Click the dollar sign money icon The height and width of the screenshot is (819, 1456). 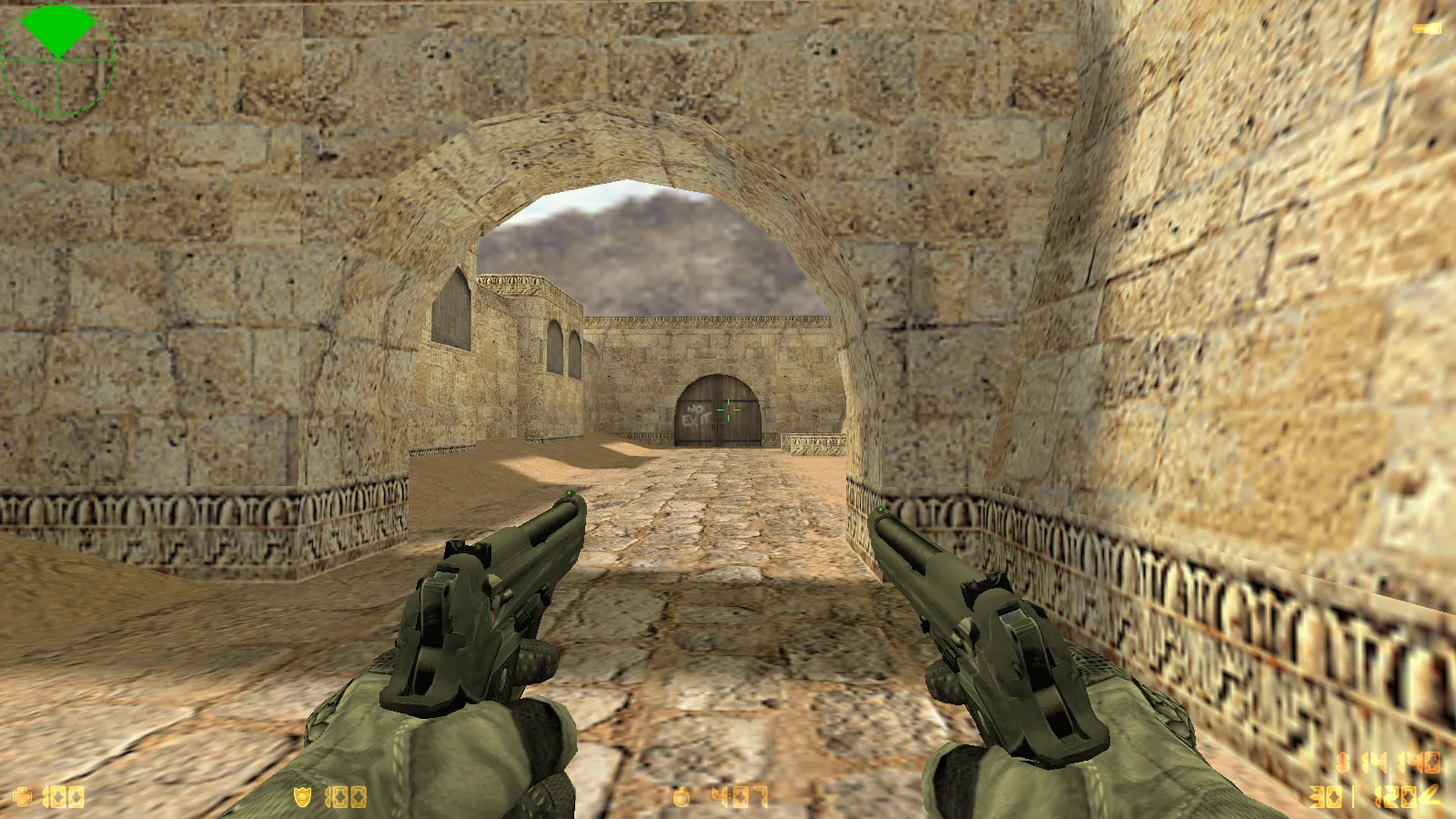tap(1342, 761)
